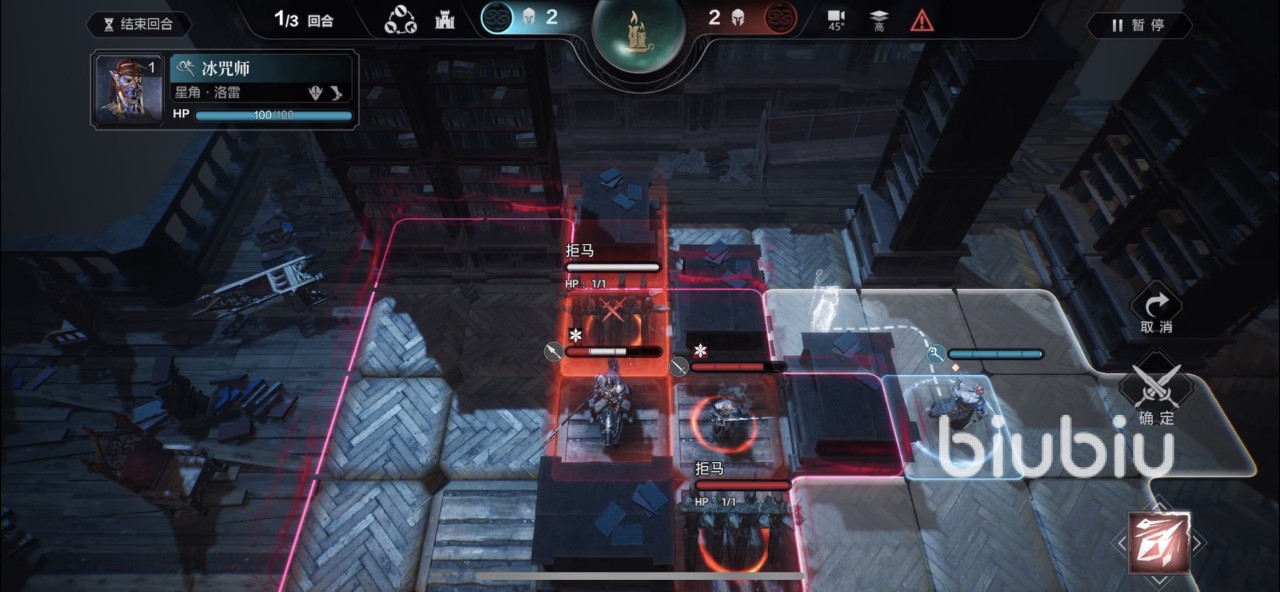Pause the game with 暂停
The width and height of the screenshot is (1280, 592).
click(1138, 25)
